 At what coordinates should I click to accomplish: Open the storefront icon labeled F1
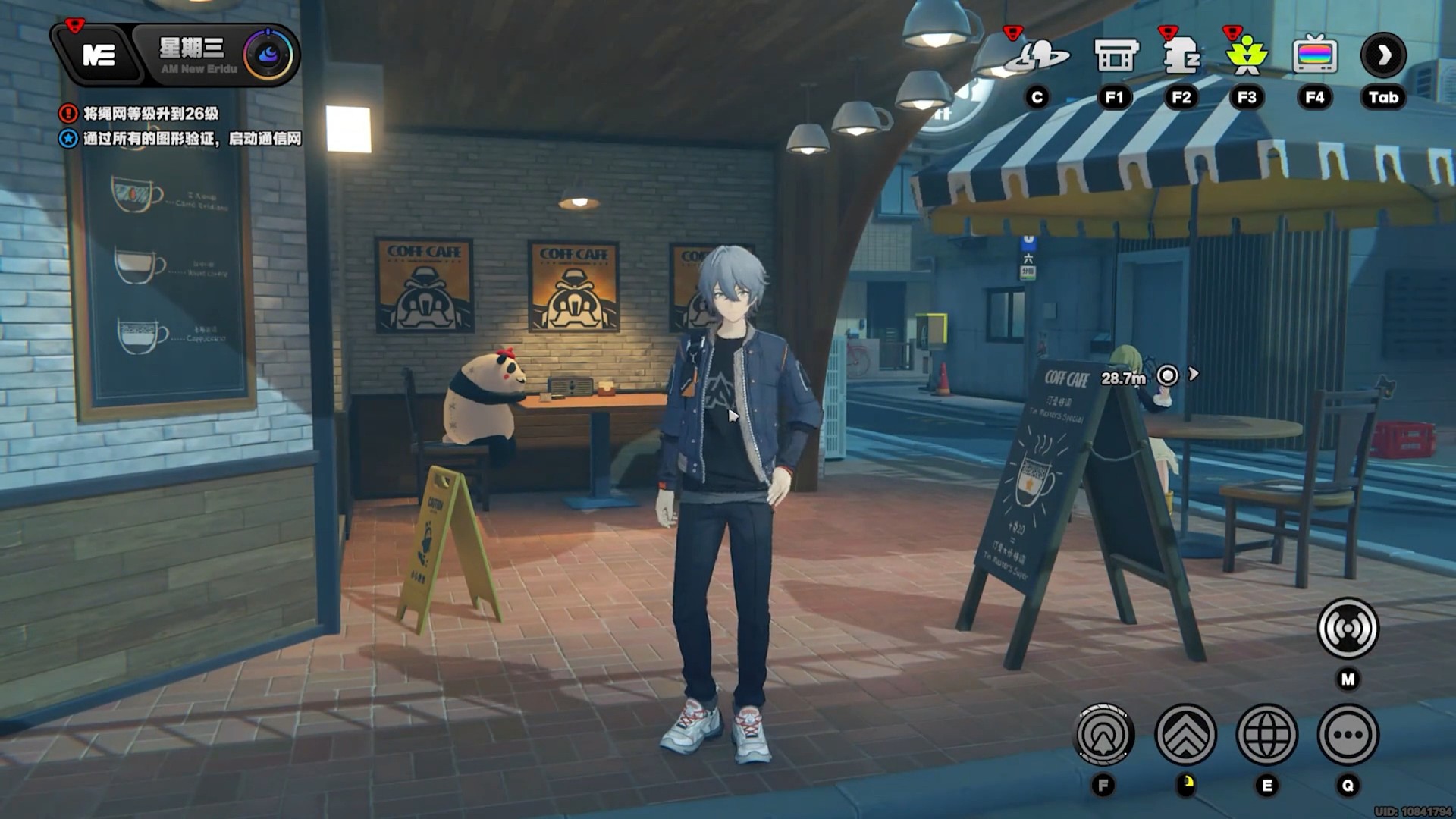coord(1116,56)
